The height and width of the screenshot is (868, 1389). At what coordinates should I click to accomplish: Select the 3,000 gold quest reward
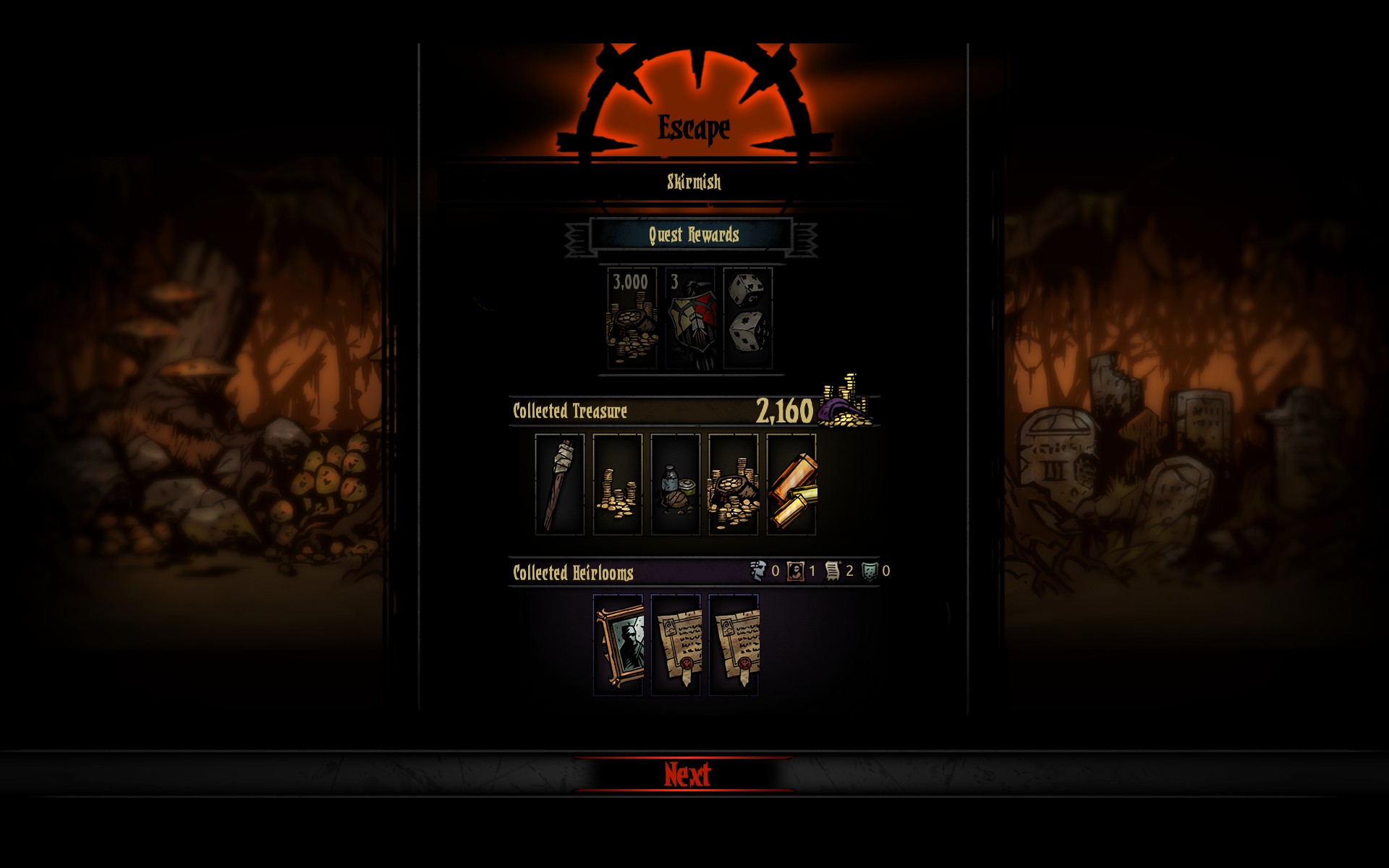coord(632,318)
